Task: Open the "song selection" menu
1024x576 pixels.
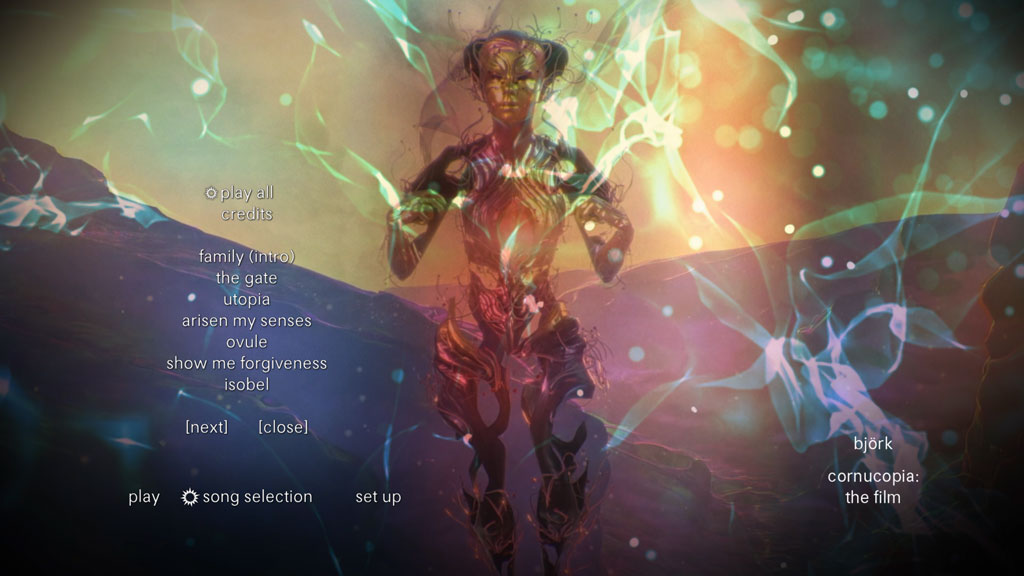Action: coord(257,497)
